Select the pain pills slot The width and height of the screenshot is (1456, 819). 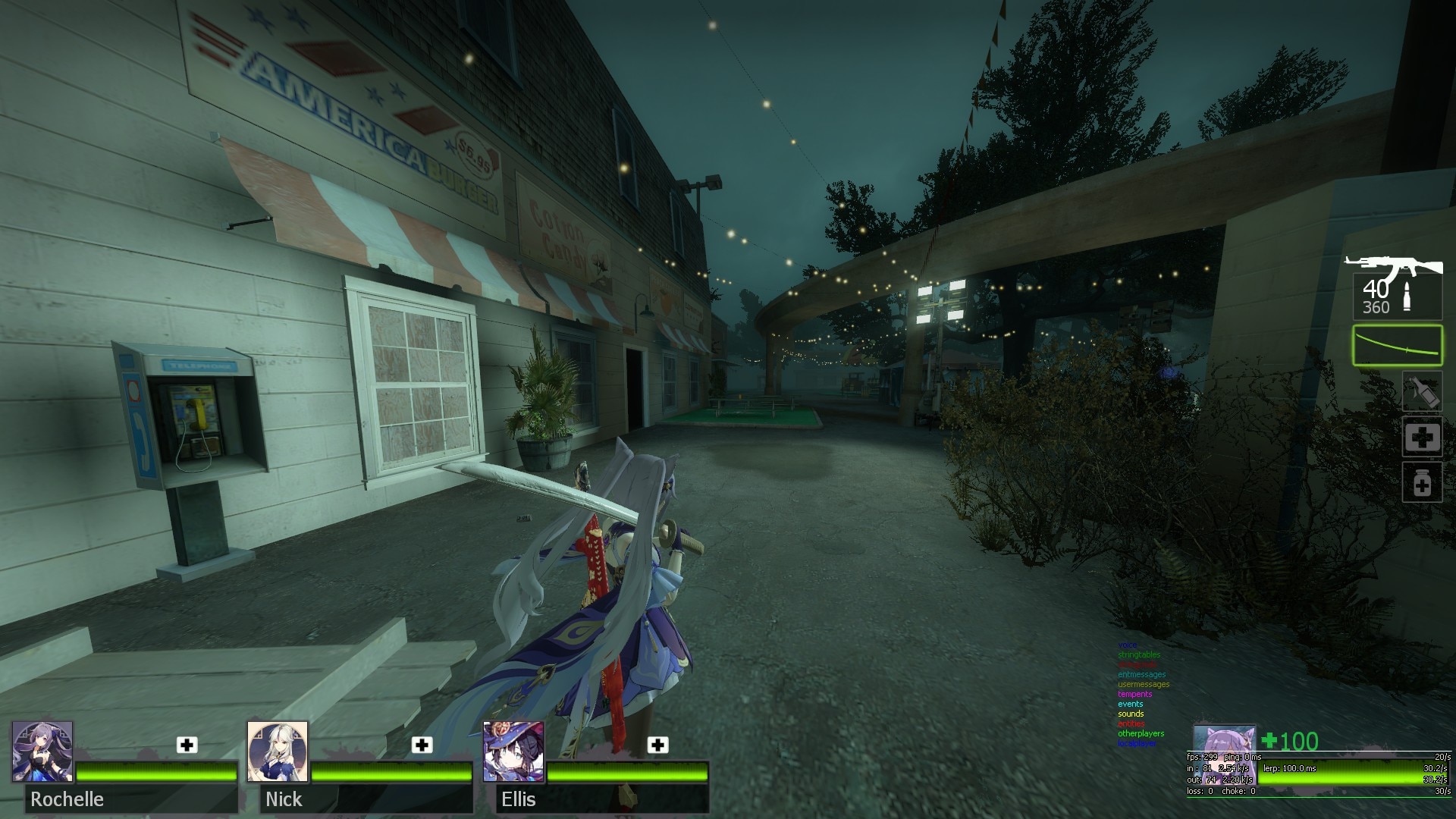(1421, 482)
